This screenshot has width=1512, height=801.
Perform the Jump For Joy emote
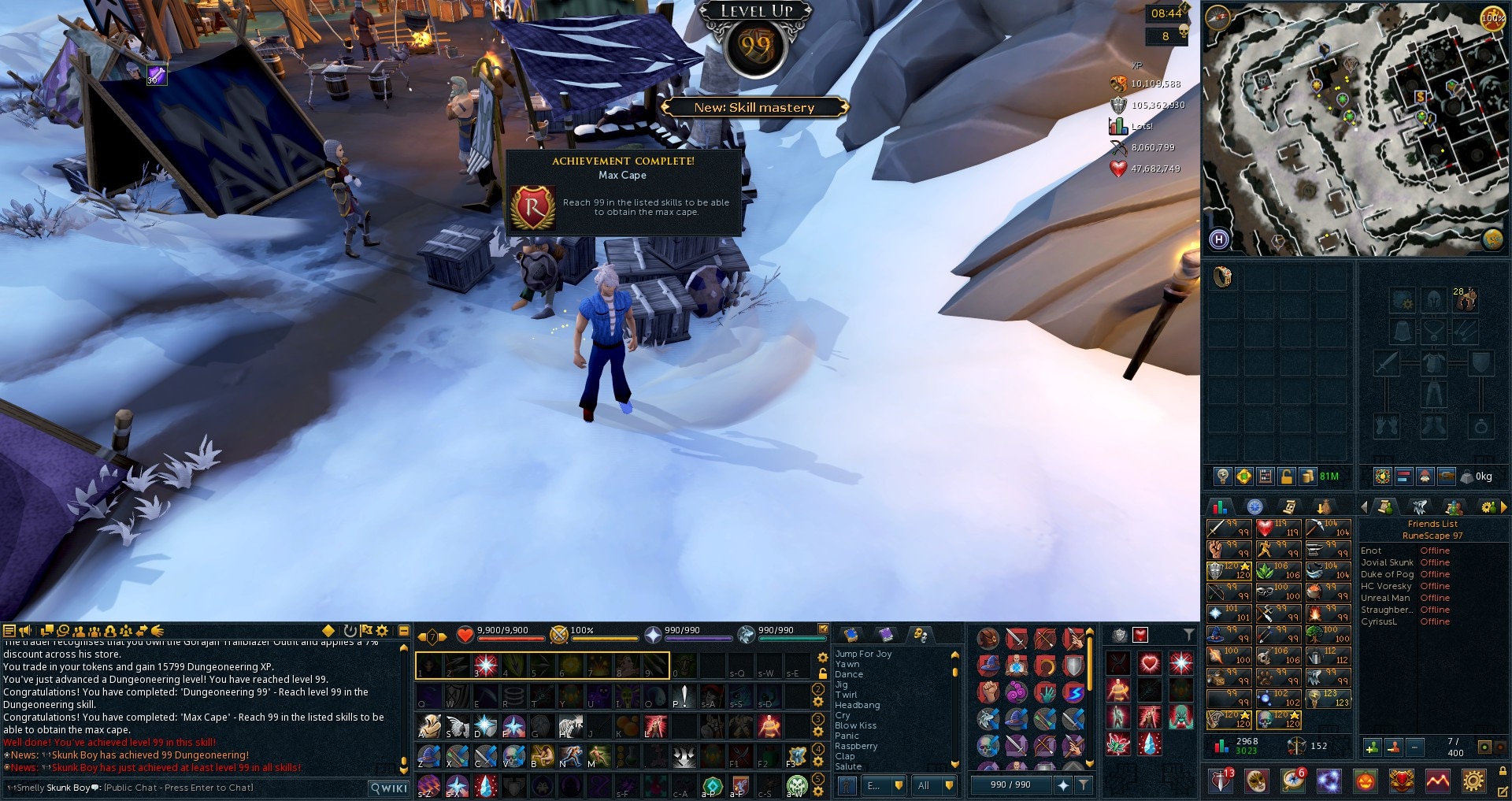pos(863,654)
